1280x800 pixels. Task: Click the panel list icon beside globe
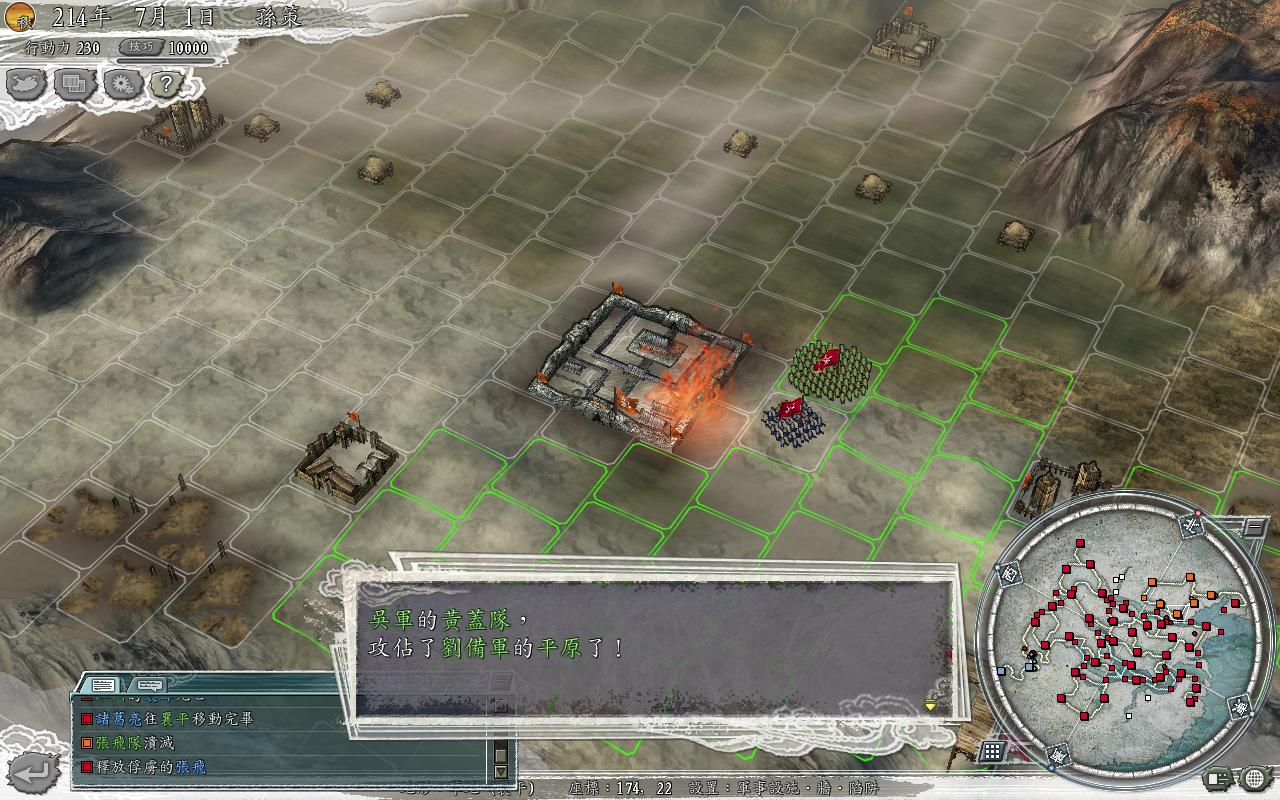pyautogui.click(x=1219, y=778)
